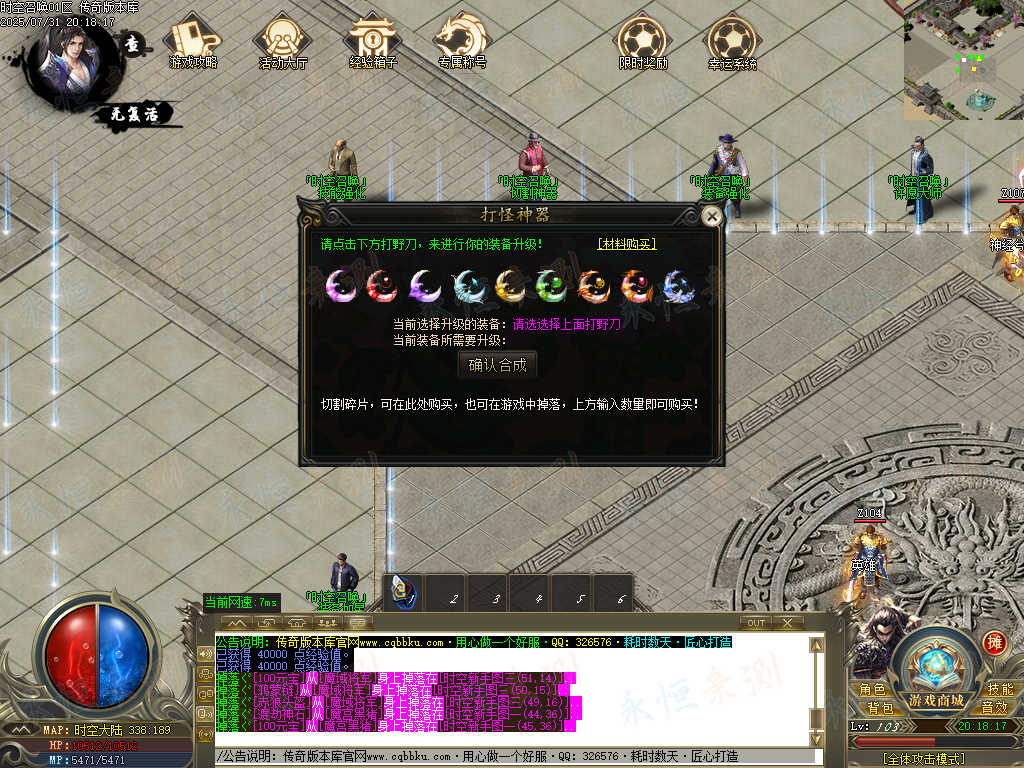This screenshot has width=1024, height=768.
Task: Open the 幸运系统 lucky system
Action: (732, 43)
